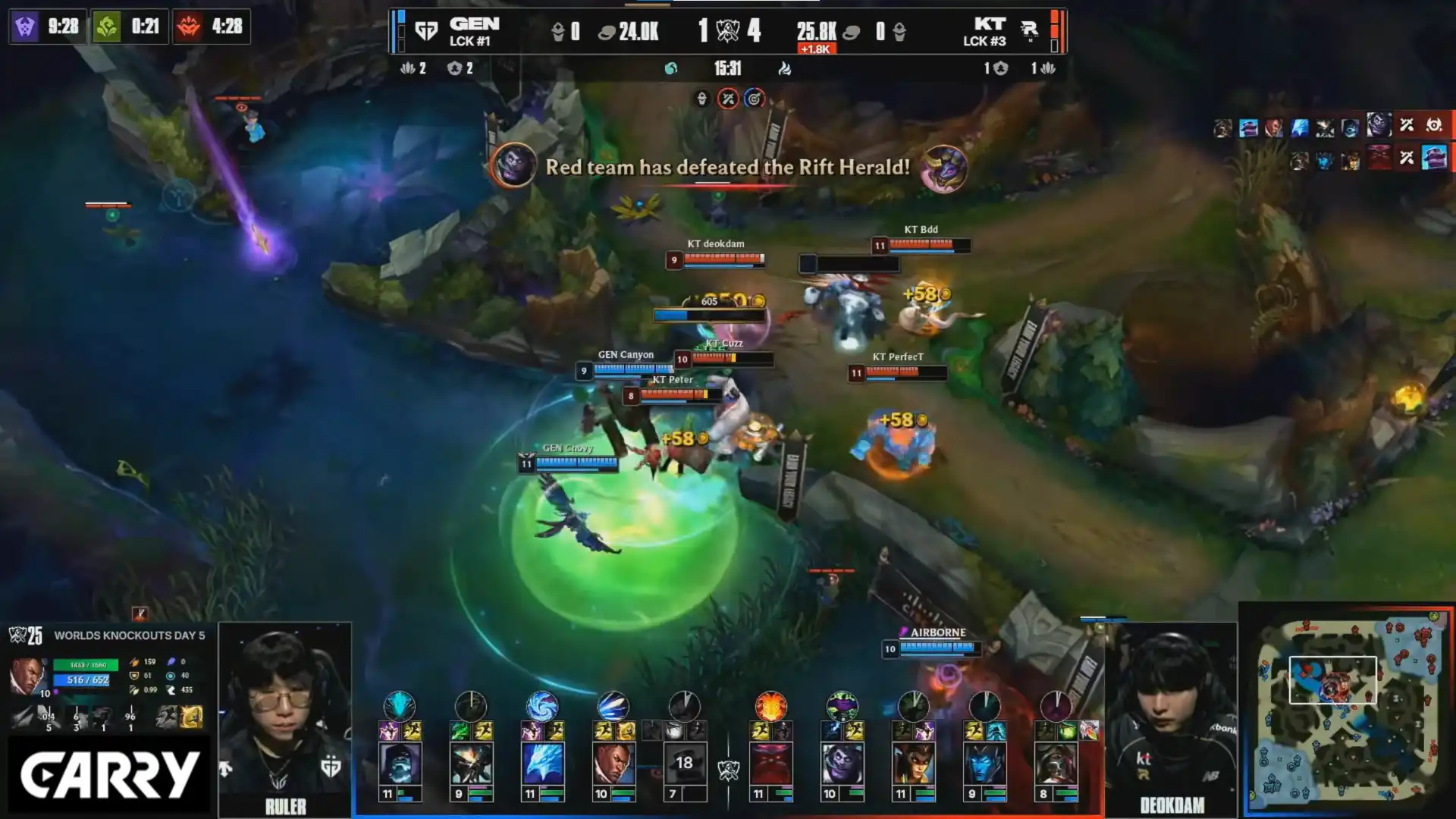Open Ruler's player camera feed

[285, 713]
